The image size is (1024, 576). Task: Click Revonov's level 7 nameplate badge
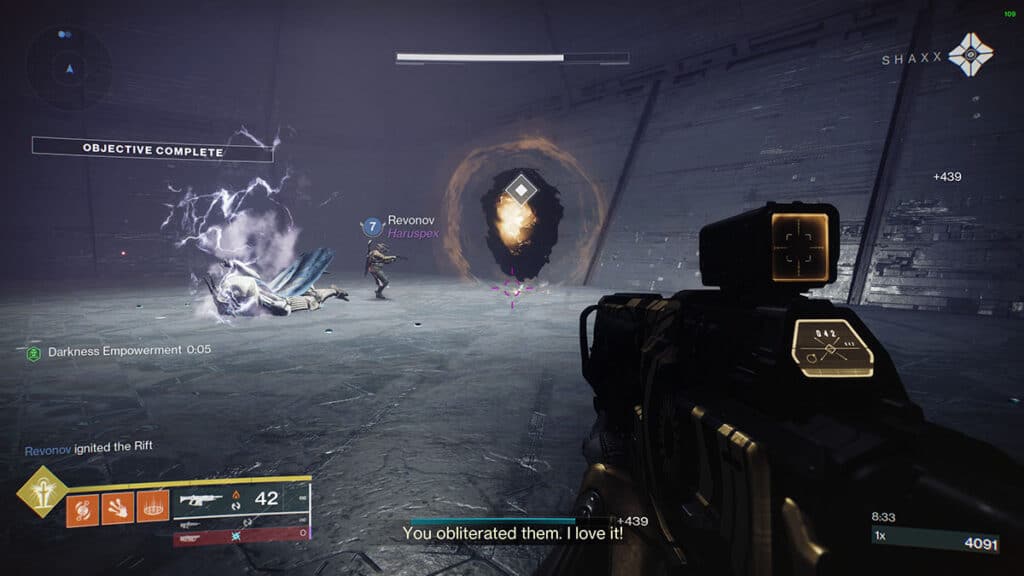pos(372,226)
